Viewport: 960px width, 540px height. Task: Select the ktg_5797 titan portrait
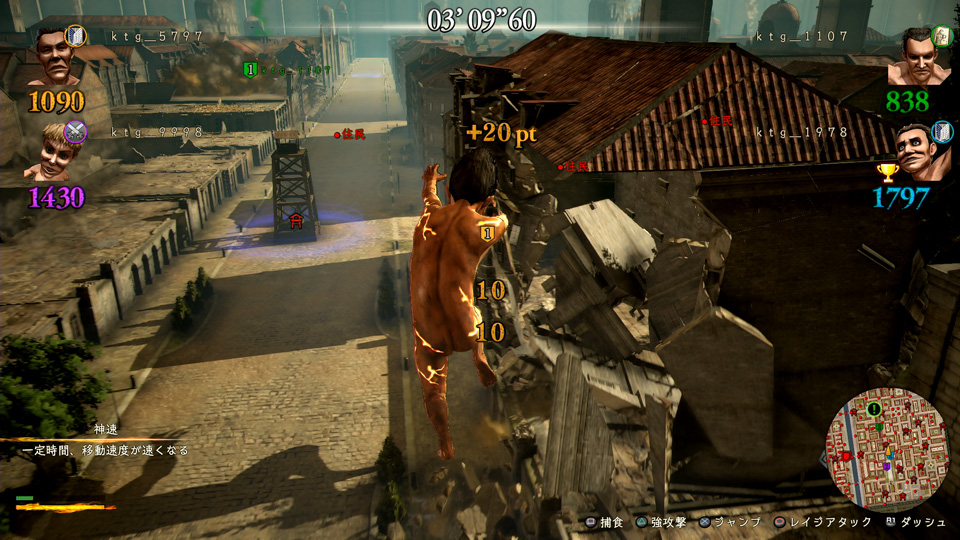click(52, 58)
